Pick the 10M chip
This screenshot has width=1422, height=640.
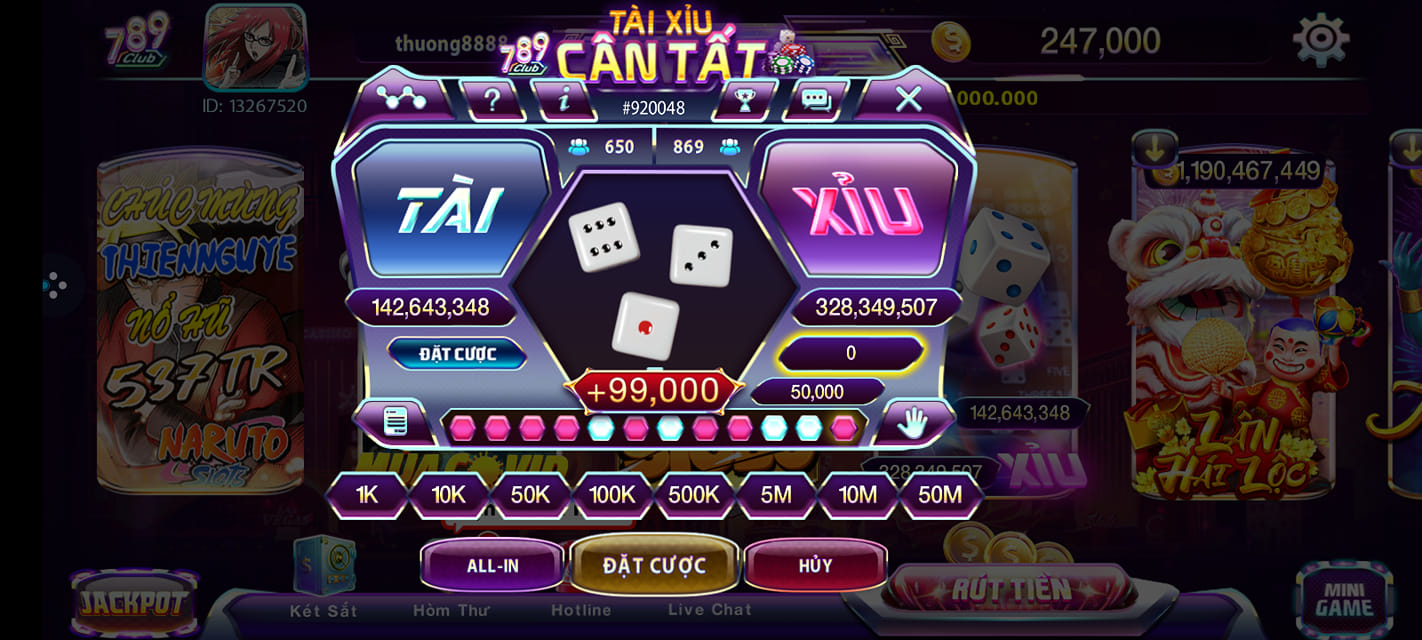(858, 494)
